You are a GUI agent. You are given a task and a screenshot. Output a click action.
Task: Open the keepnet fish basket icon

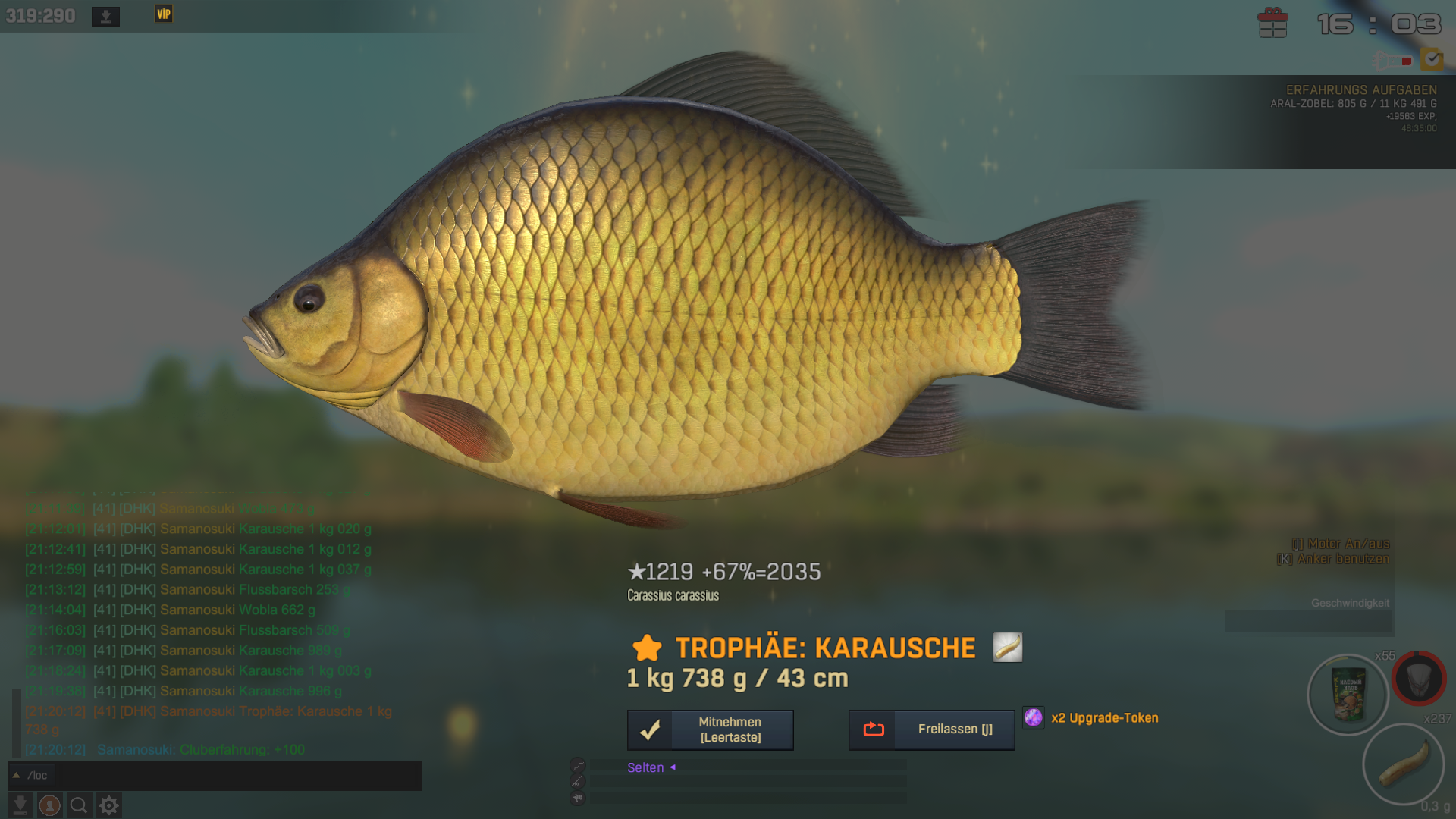coord(1419,678)
